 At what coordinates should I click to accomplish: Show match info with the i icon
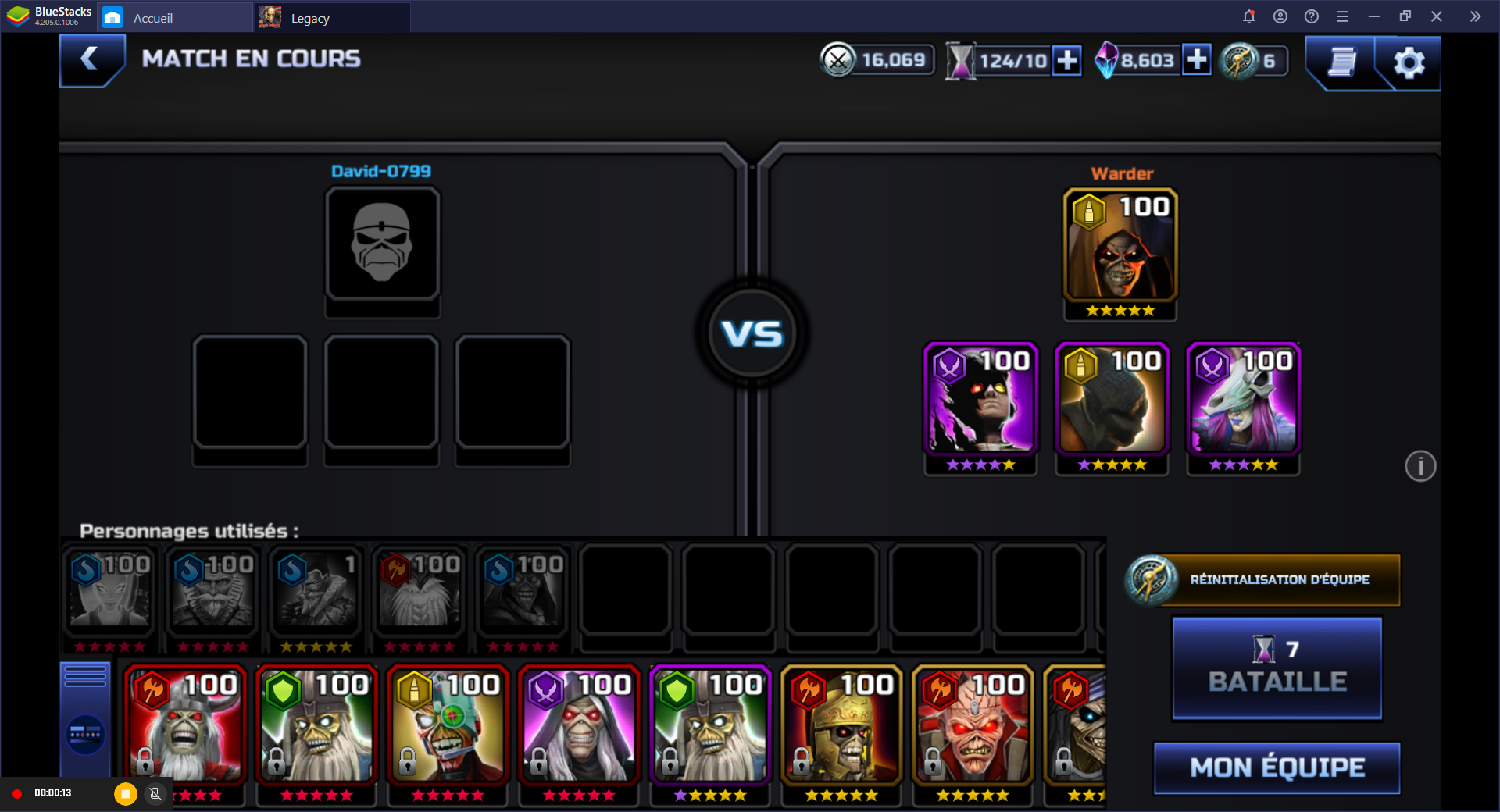pos(1420,466)
